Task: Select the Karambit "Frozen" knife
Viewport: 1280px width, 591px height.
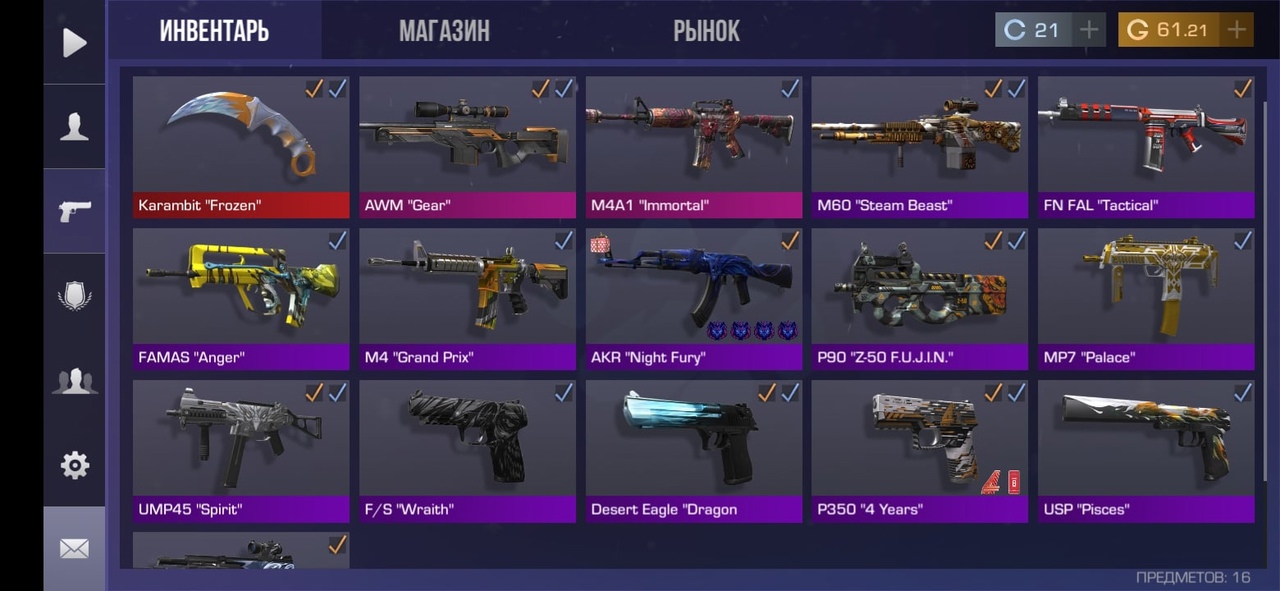Action: point(241,146)
